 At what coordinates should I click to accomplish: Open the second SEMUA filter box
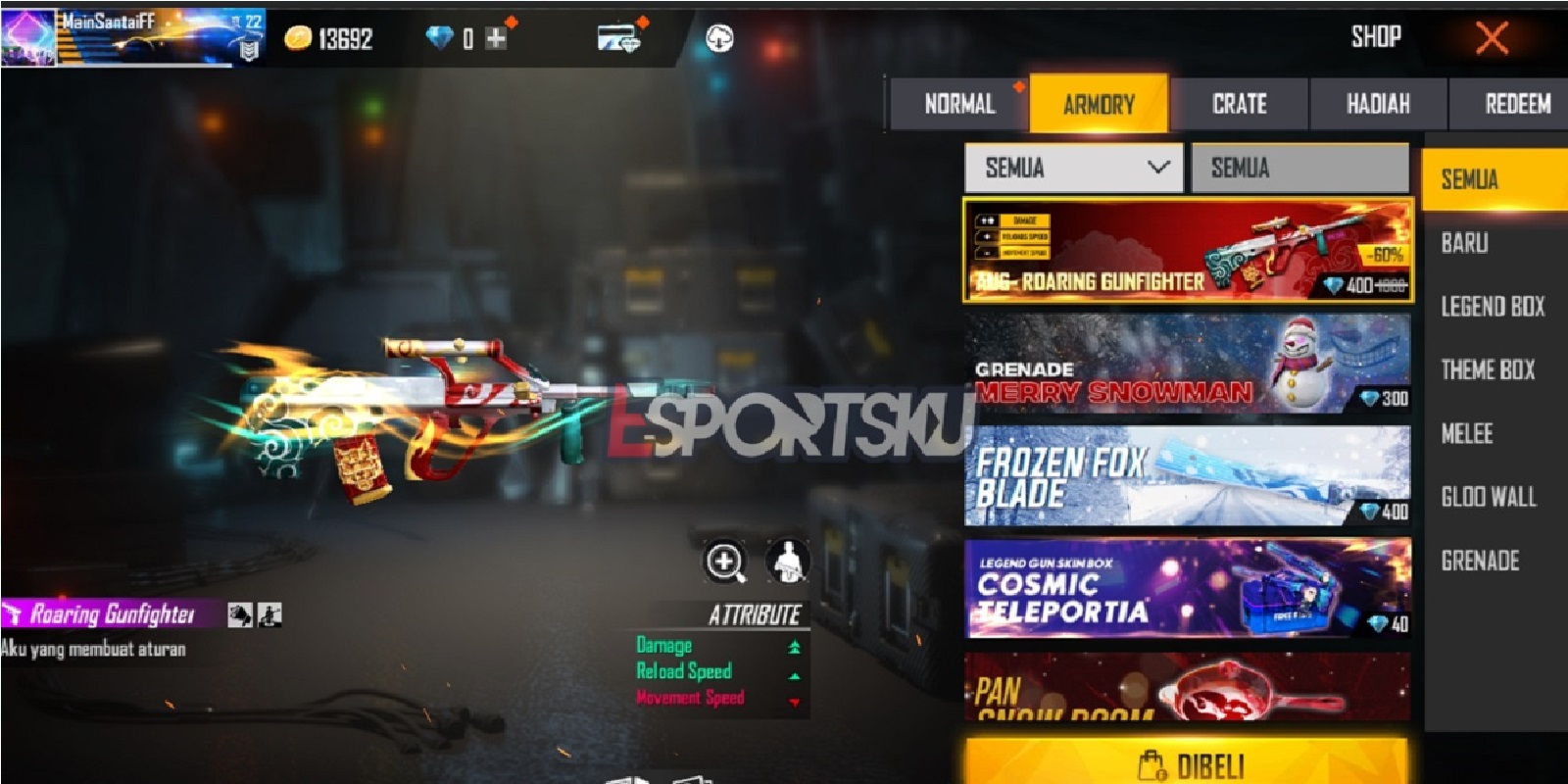click(x=1298, y=168)
